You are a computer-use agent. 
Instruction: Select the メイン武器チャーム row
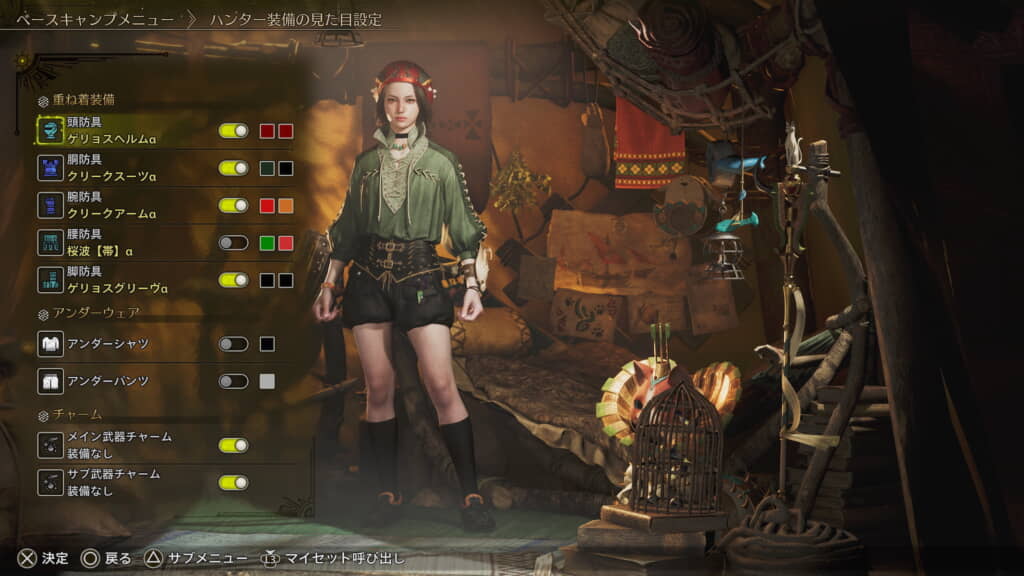coord(118,445)
